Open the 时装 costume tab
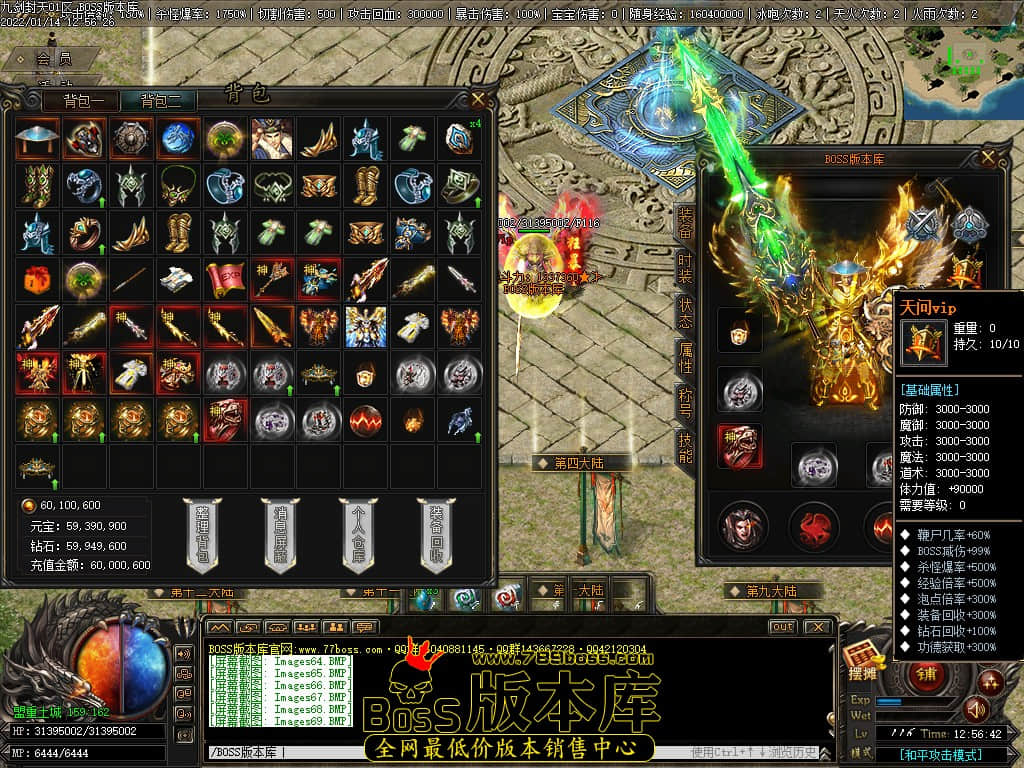 [685, 269]
